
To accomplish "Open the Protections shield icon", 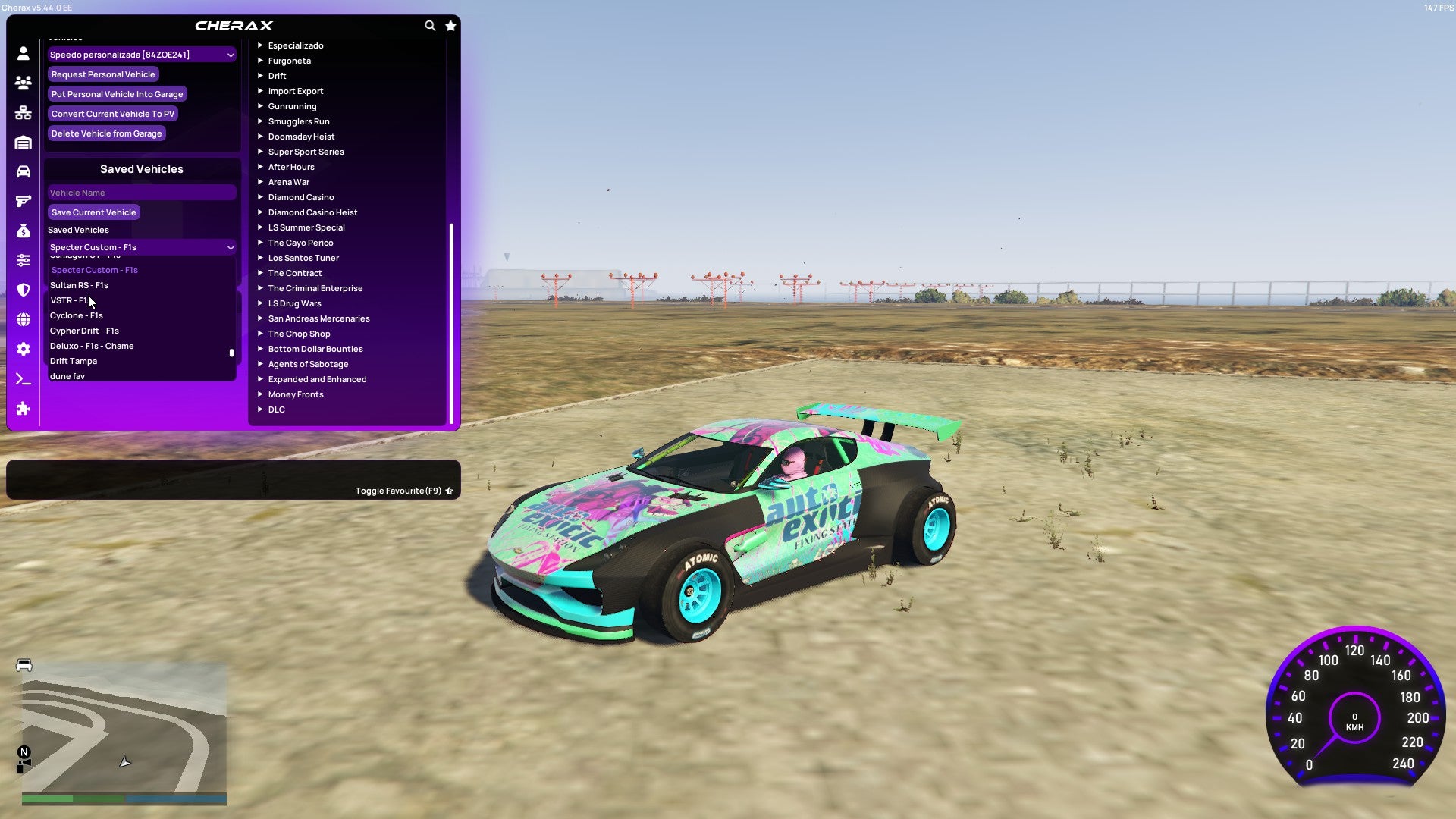I will (x=23, y=290).
